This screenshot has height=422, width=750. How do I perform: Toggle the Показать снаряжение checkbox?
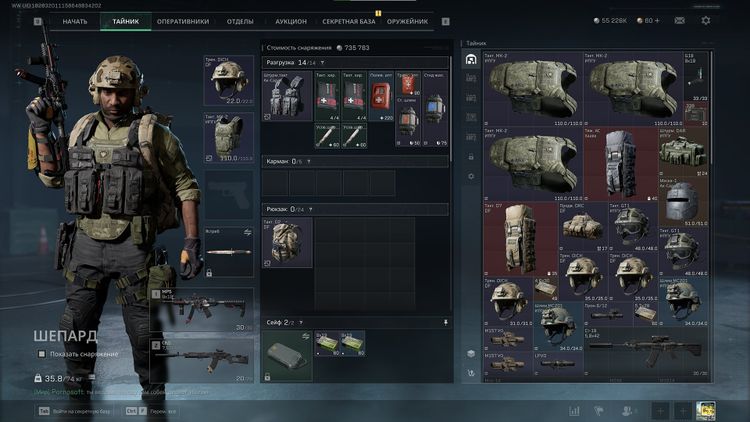[x=42, y=354]
